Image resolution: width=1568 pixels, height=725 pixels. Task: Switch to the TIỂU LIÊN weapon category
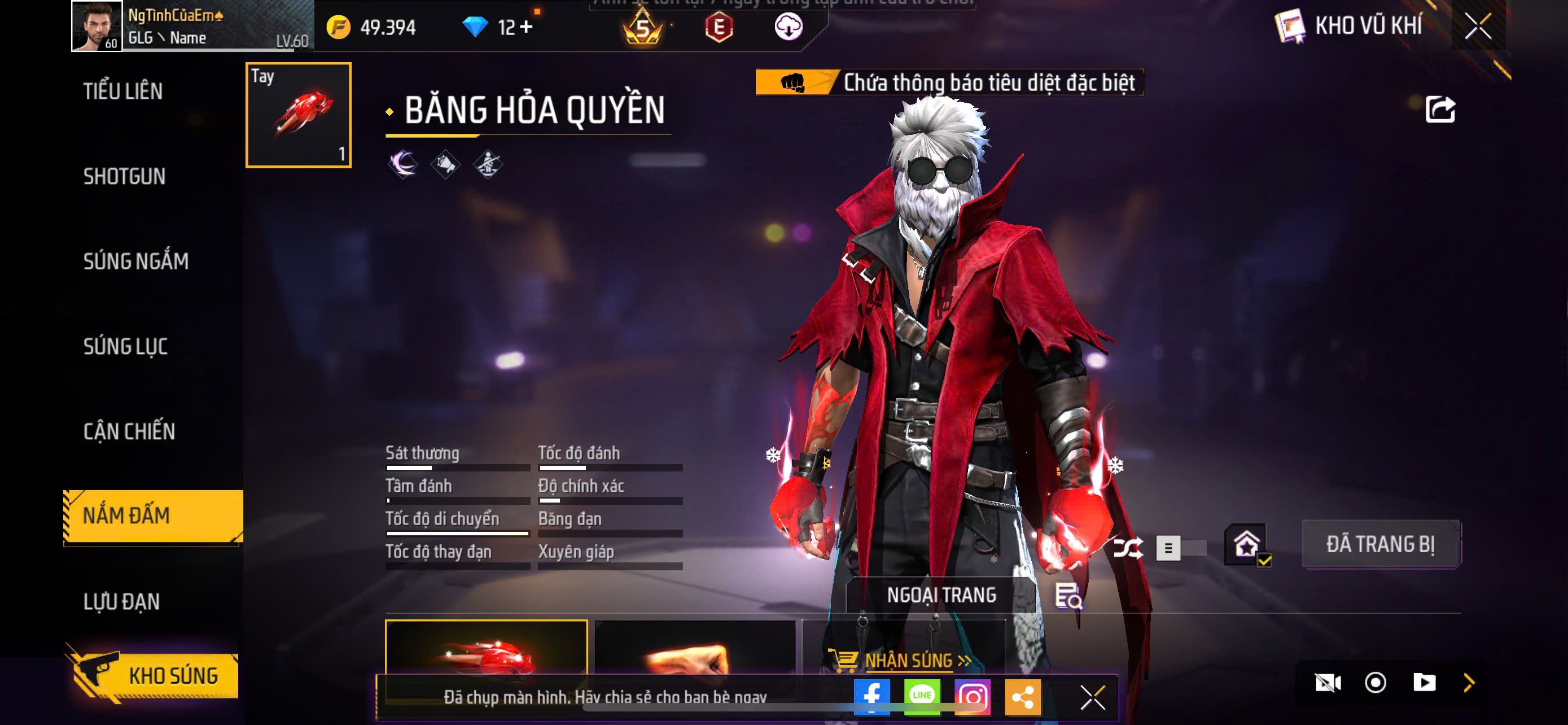(123, 91)
